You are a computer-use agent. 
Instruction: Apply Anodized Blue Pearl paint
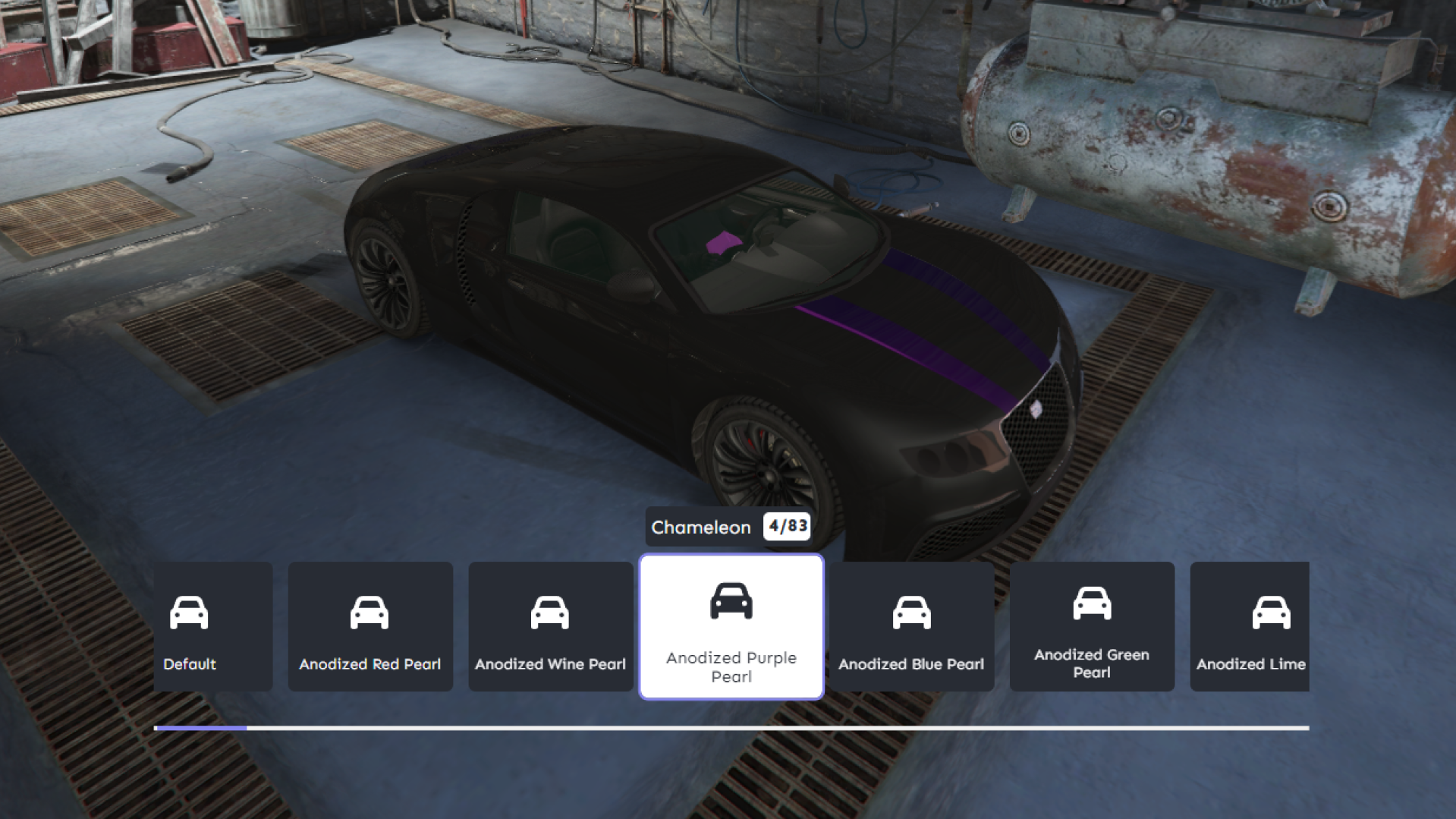coord(911,626)
